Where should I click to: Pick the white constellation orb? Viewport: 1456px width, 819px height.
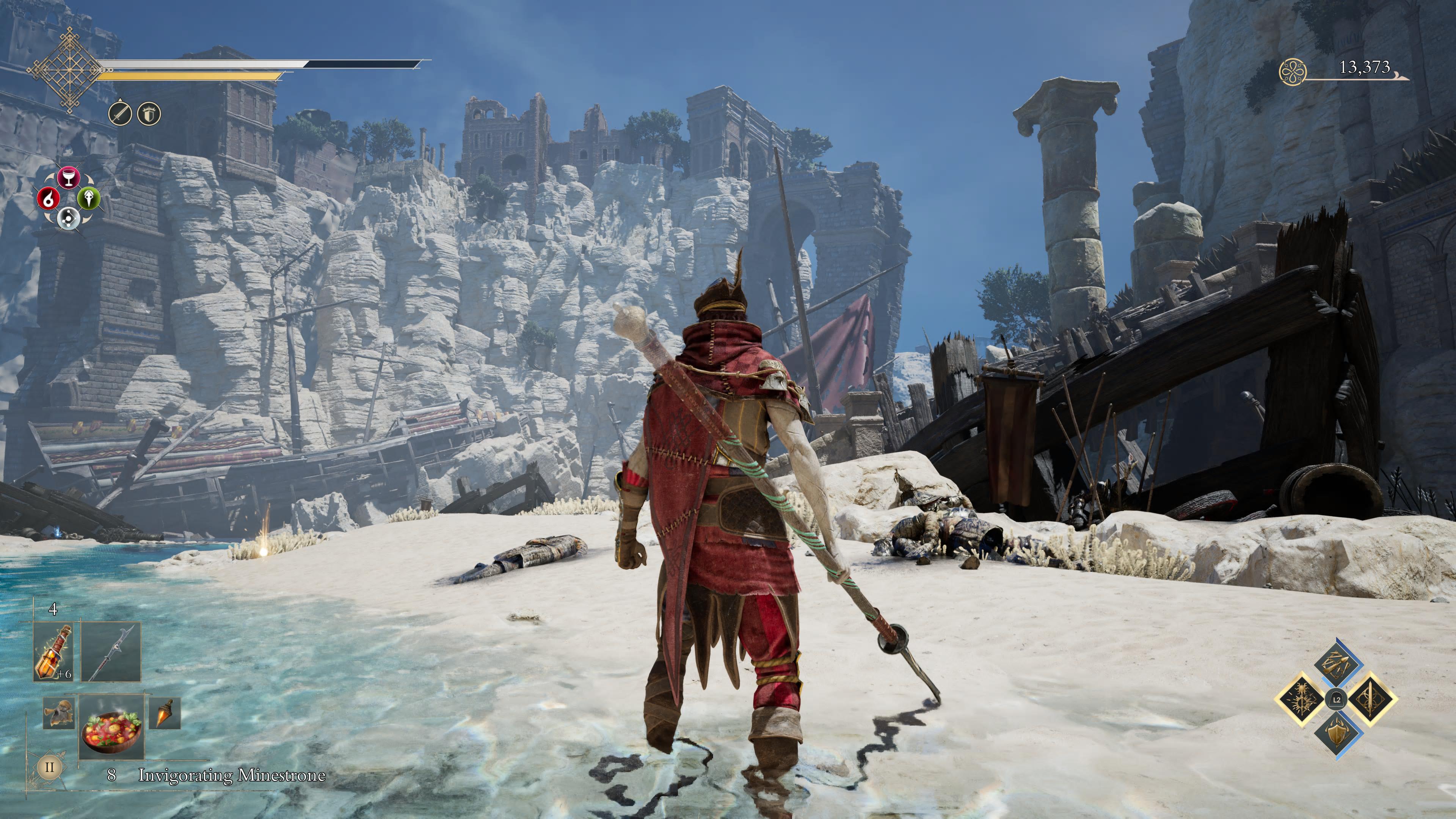68,217
